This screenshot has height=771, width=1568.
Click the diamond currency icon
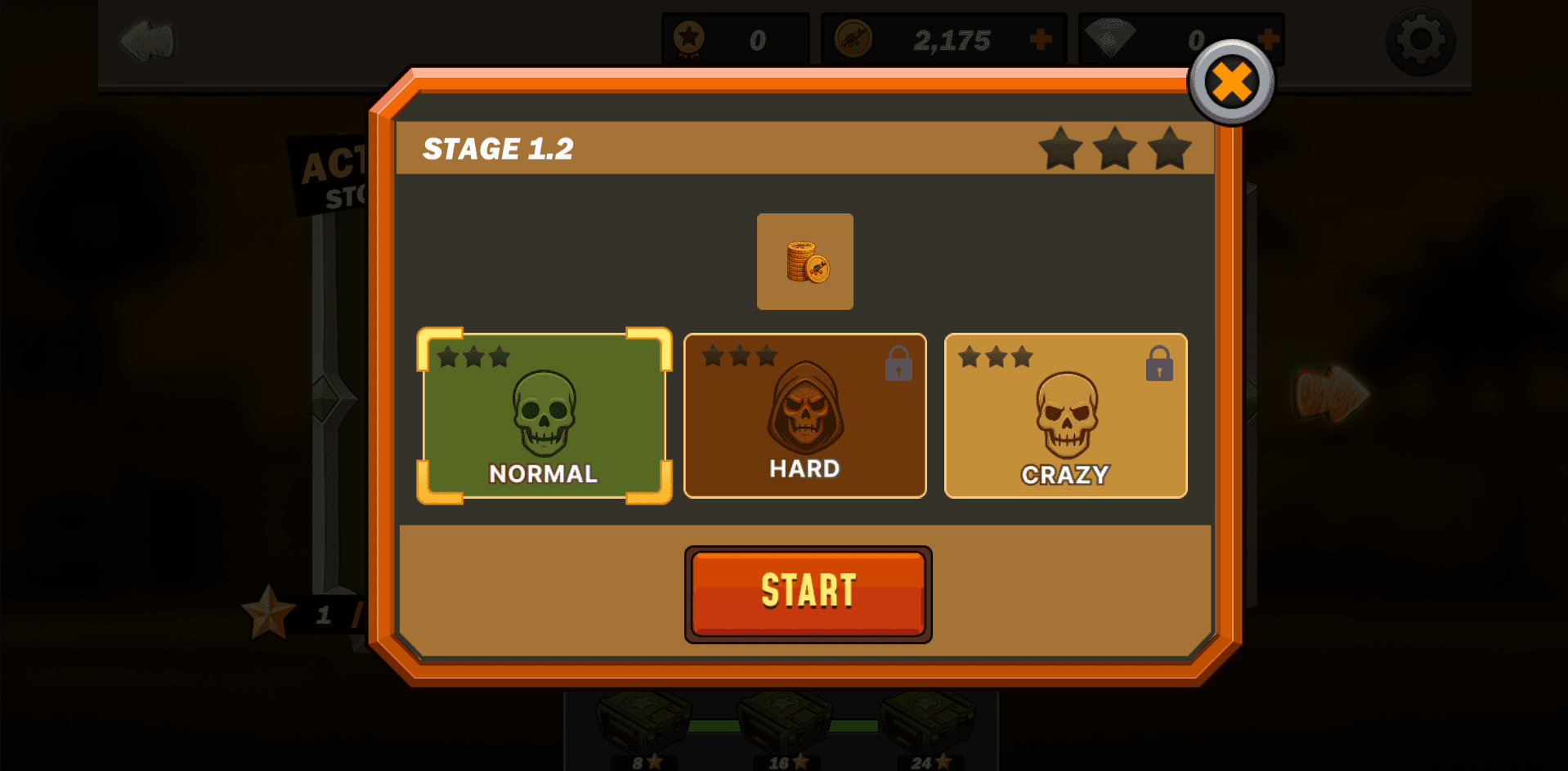1109,37
